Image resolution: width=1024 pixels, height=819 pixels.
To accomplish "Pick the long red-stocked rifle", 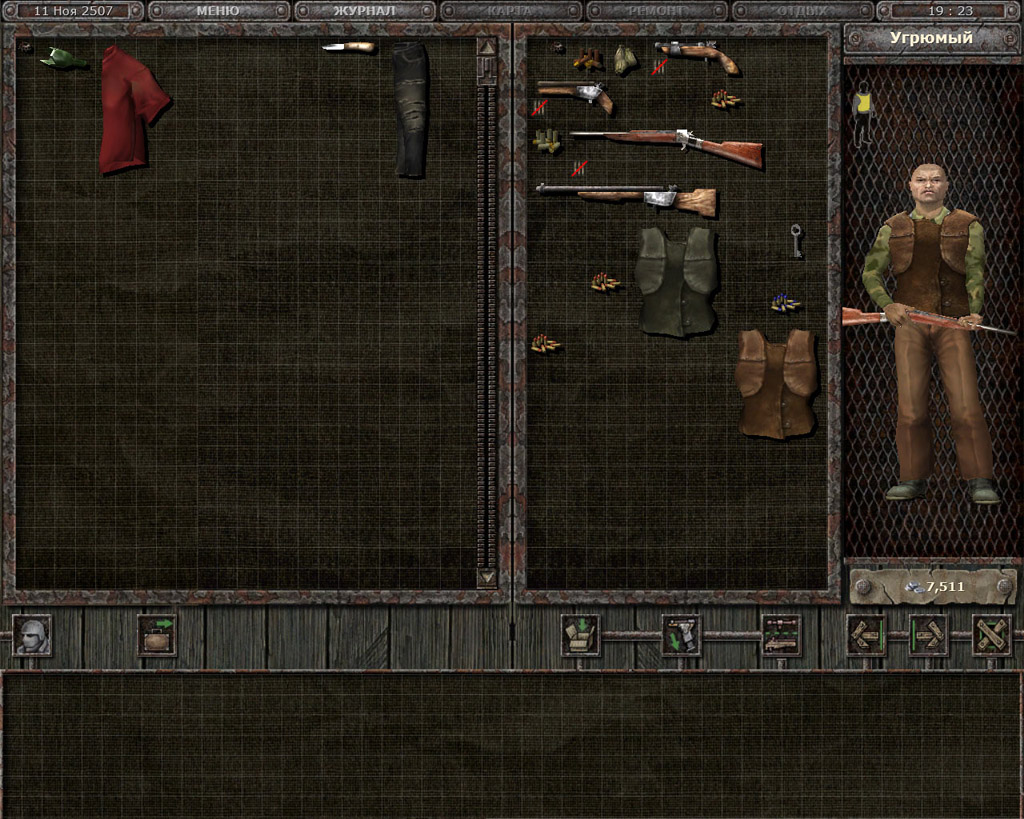I will tap(667, 146).
